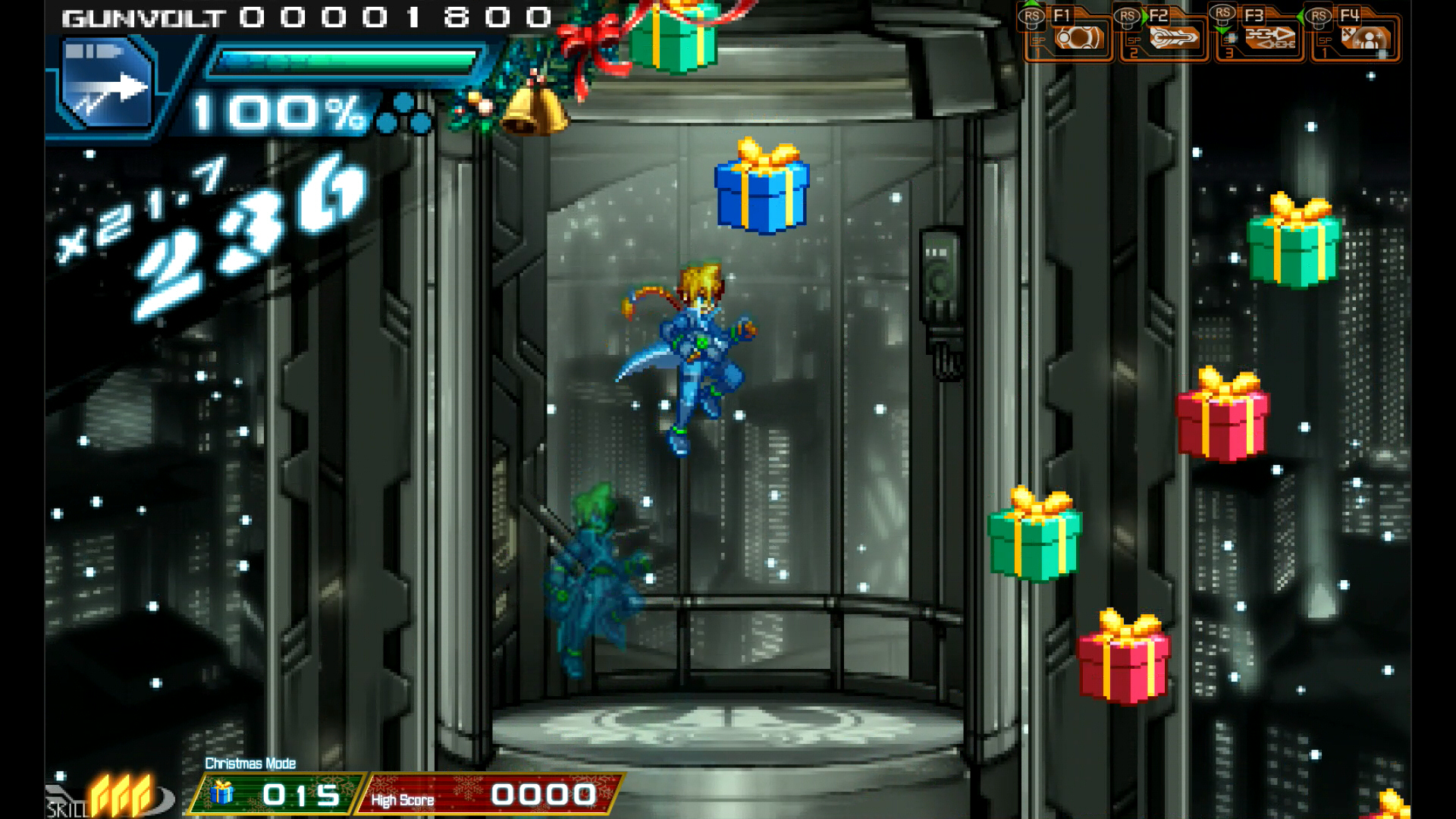Image resolution: width=1456 pixels, height=819 pixels.
Task: Open the SP counter under F2
Action: (x=1132, y=48)
